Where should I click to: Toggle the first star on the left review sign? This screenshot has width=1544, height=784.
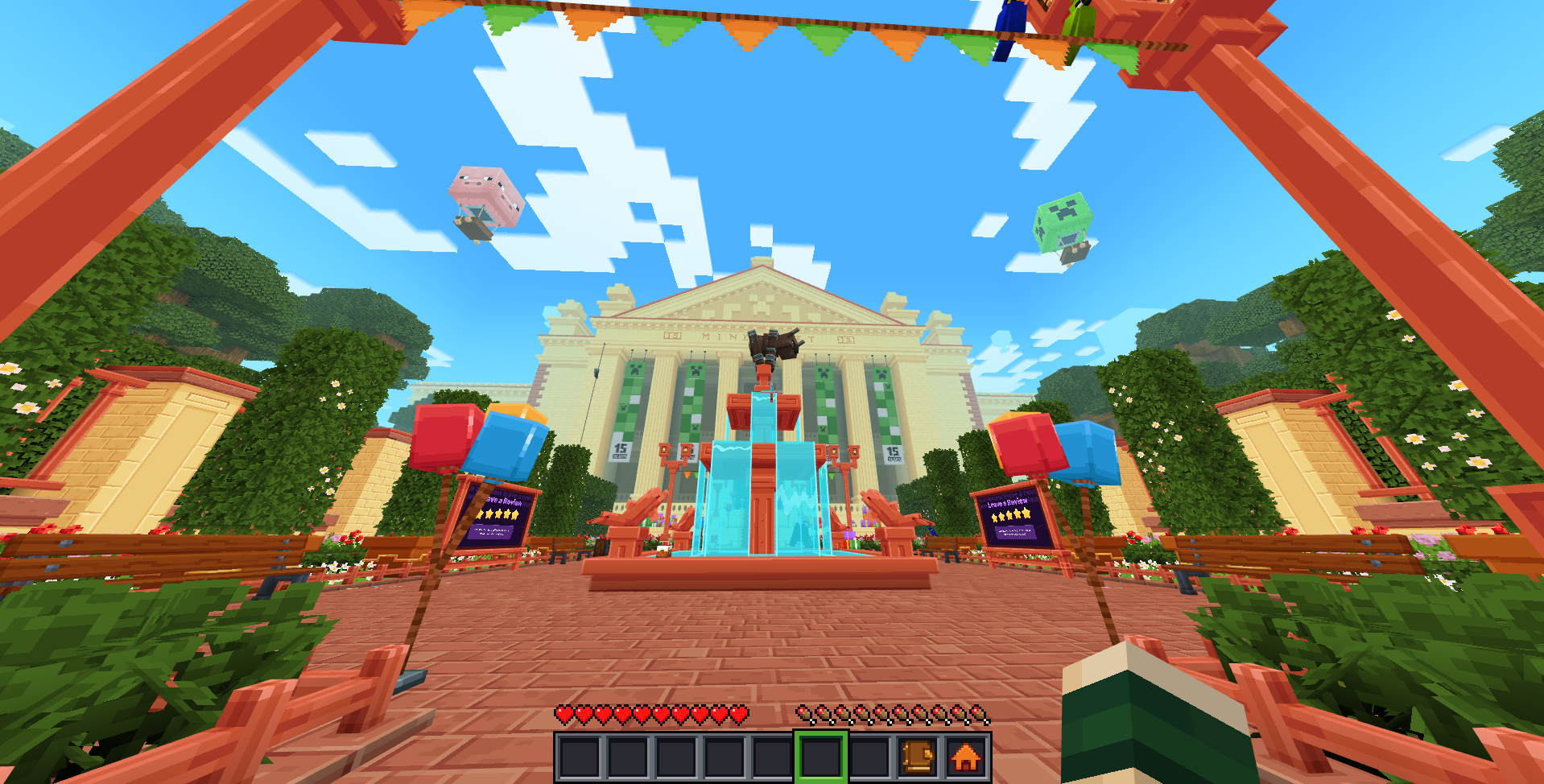pos(480,514)
